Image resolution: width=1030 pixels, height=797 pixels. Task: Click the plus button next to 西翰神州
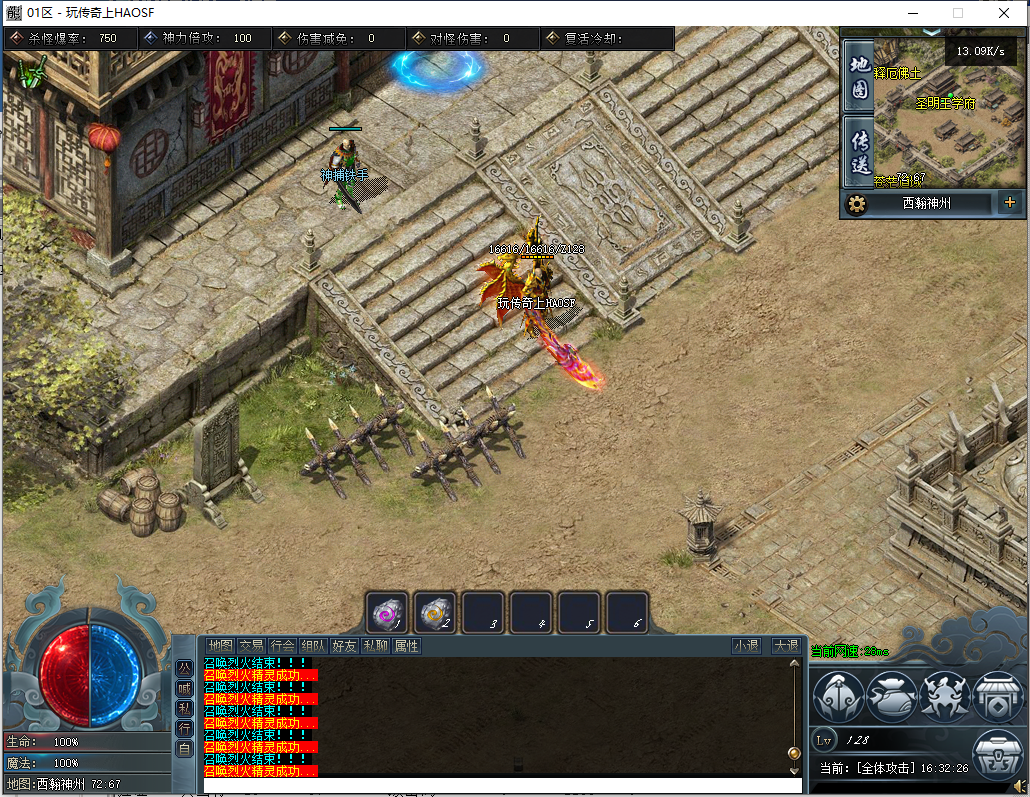click(1009, 203)
